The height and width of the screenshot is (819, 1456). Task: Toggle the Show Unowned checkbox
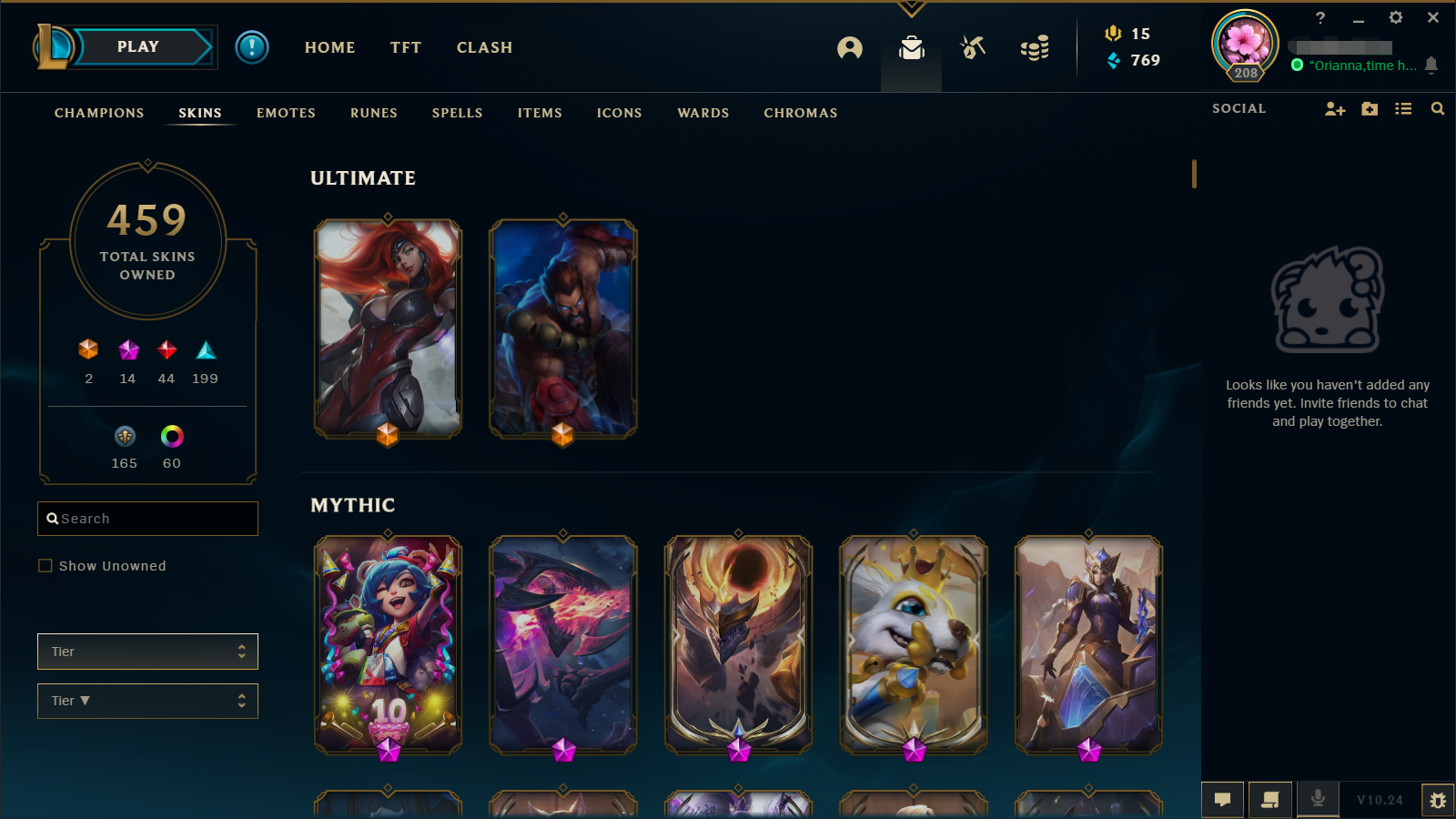[45, 566]
